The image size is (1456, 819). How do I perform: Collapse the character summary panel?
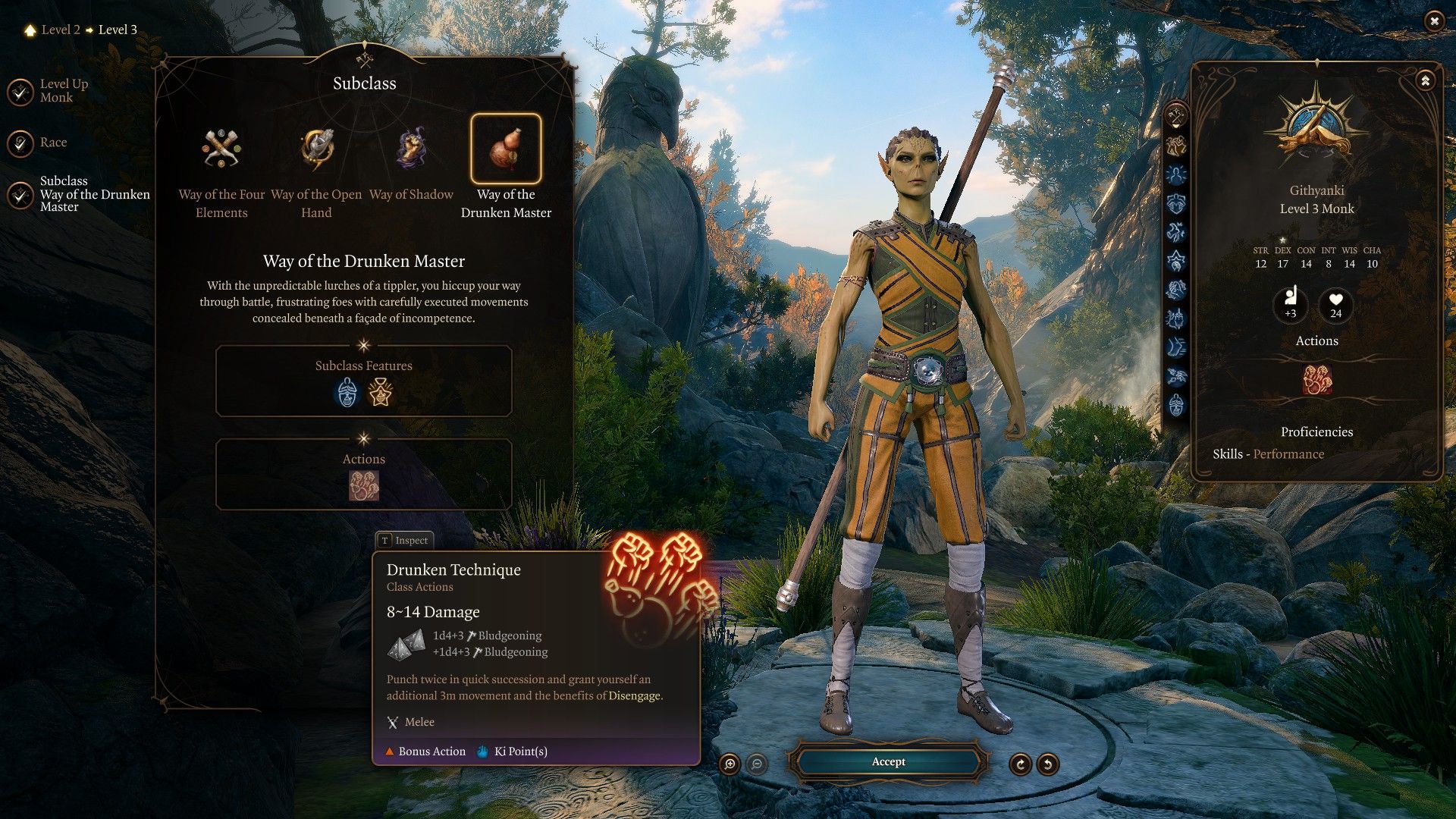(x=1425, y=80)
